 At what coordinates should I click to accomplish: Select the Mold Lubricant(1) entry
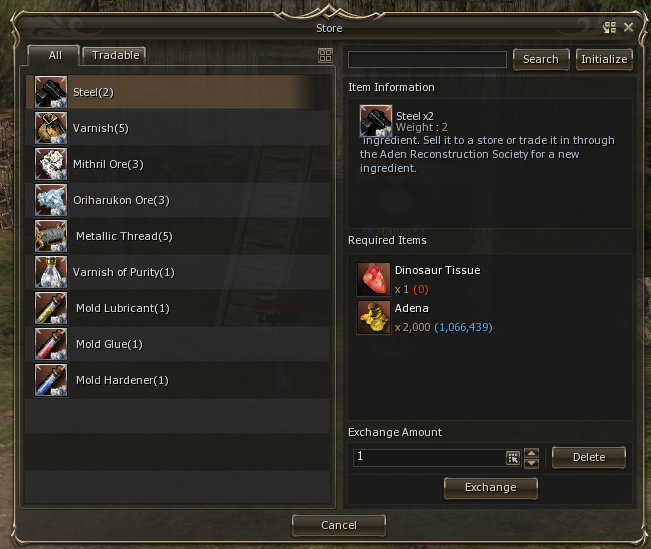pos(178,308)
